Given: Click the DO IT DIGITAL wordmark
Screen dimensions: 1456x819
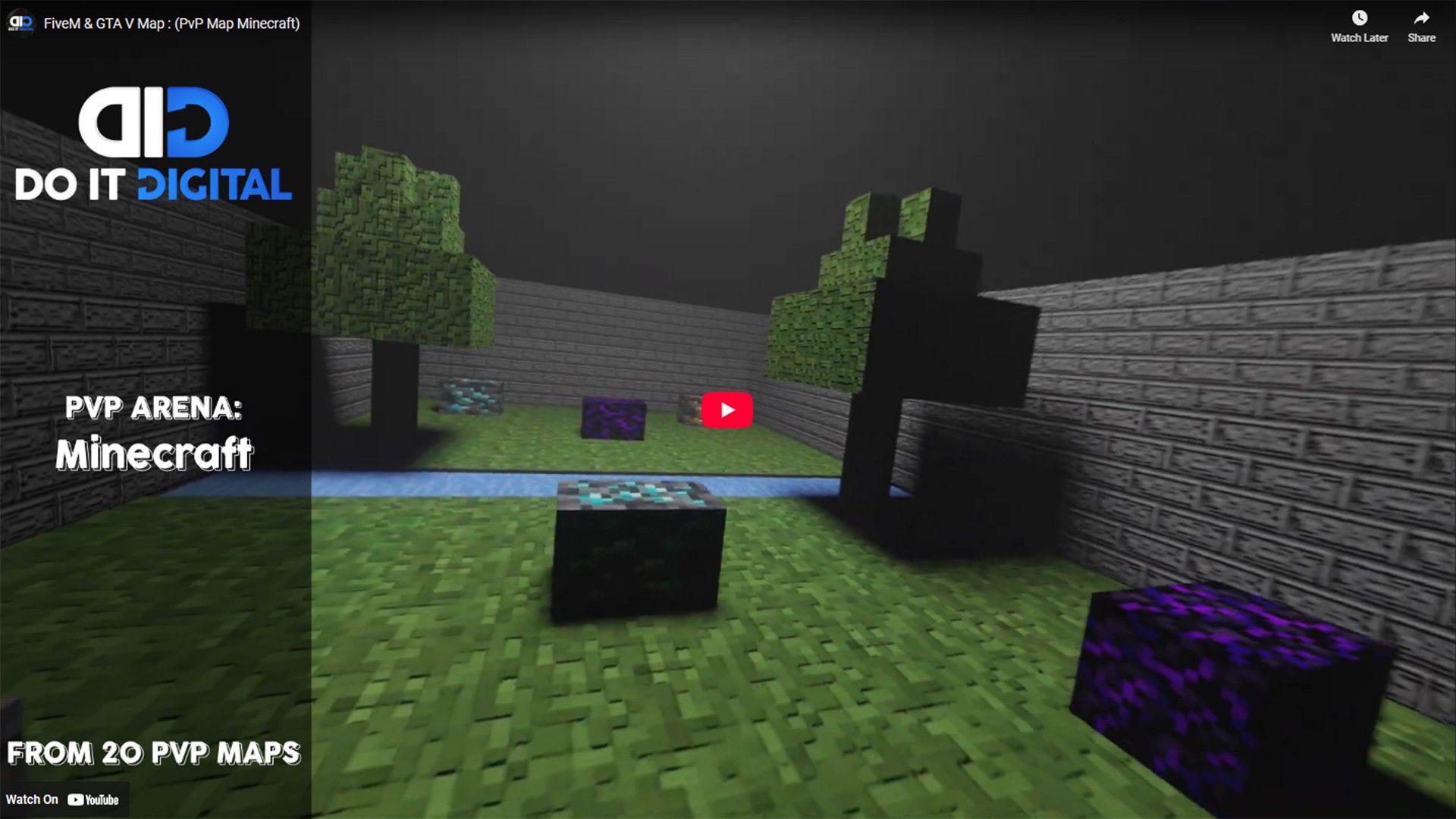Looking at the screenshot, I should pos(152,182).
